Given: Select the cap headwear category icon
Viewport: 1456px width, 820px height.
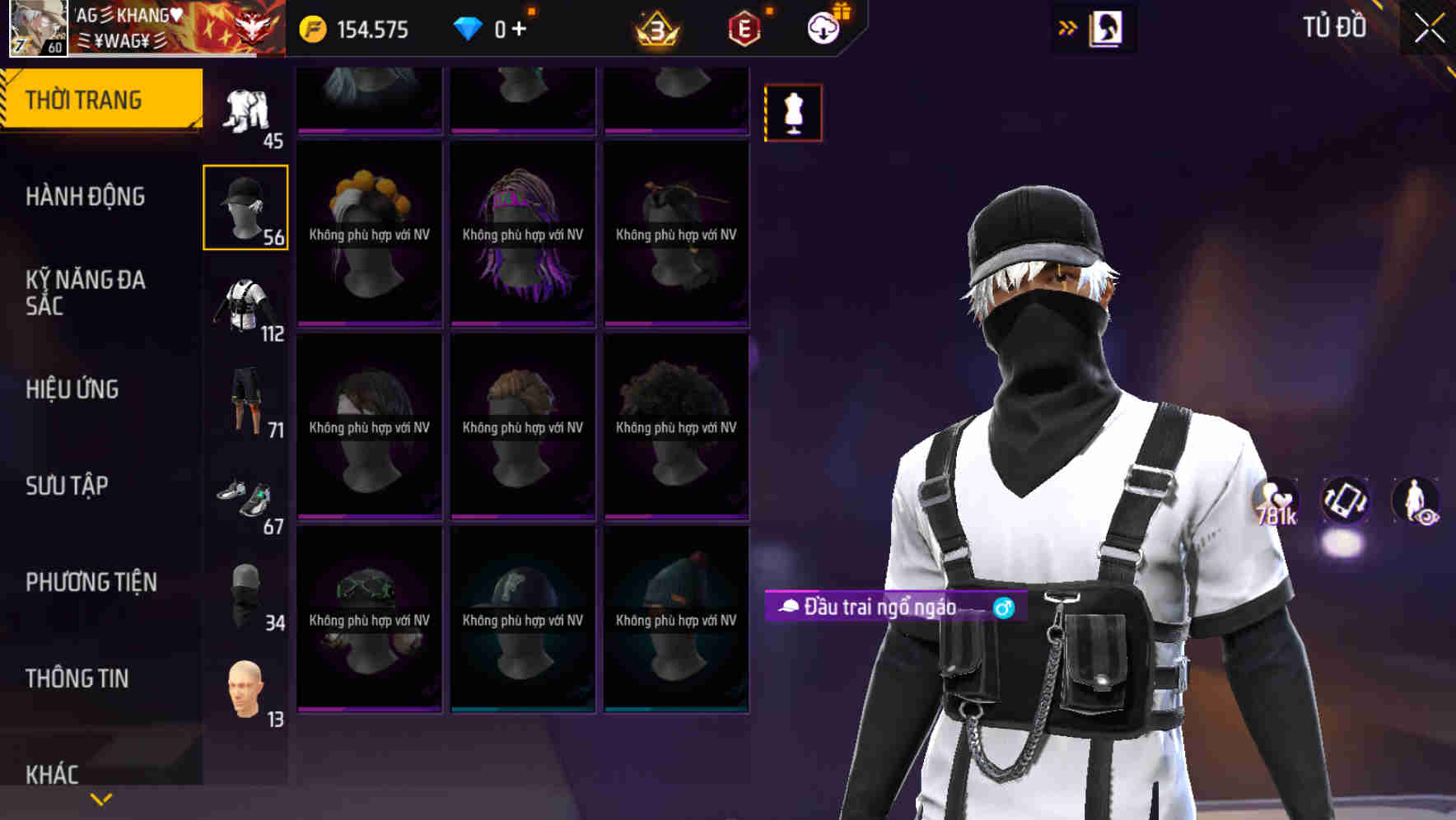Looking at the screenshot, I should [245, 206].
